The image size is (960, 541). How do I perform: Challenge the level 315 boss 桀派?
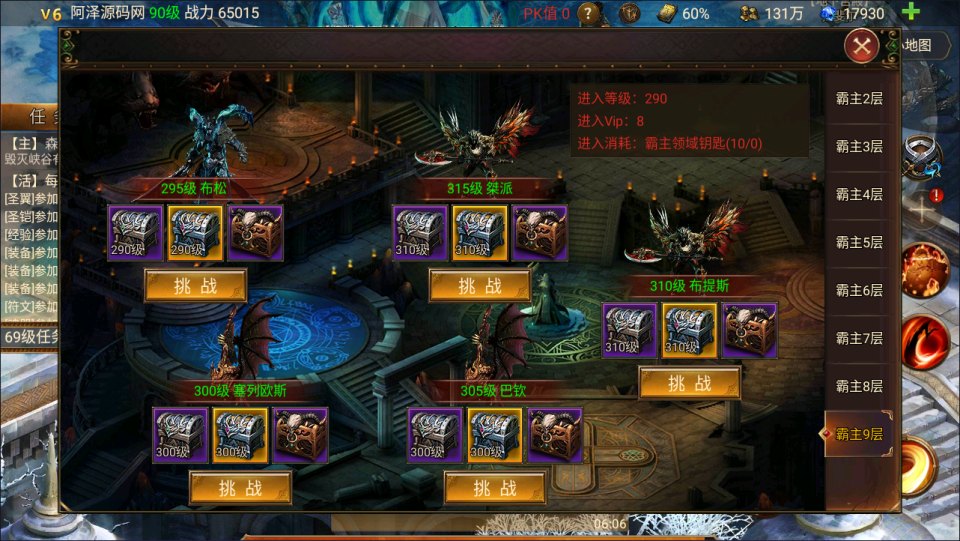coord(480,286)
